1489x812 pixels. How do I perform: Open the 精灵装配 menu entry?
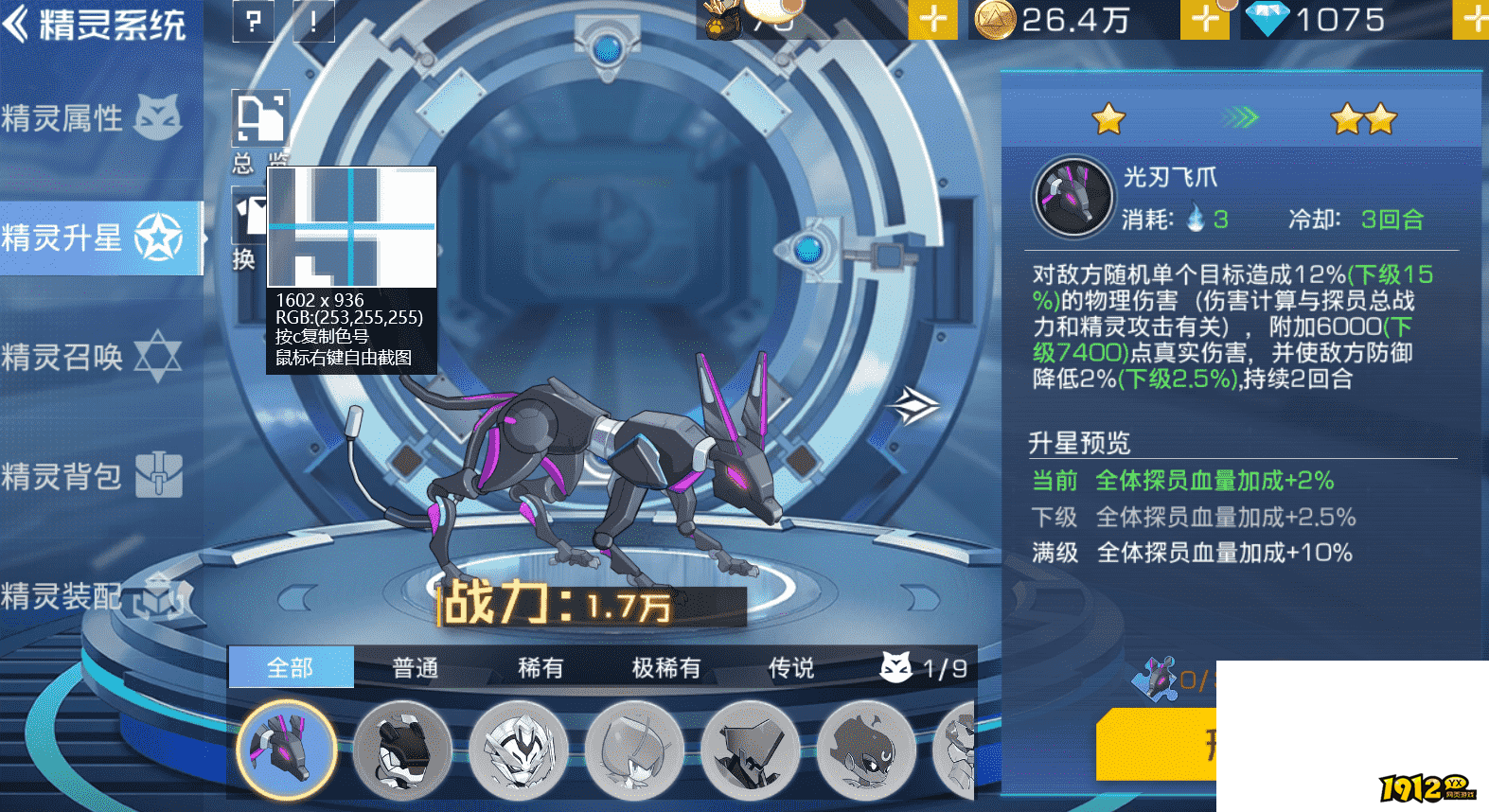tap(93, 596)
